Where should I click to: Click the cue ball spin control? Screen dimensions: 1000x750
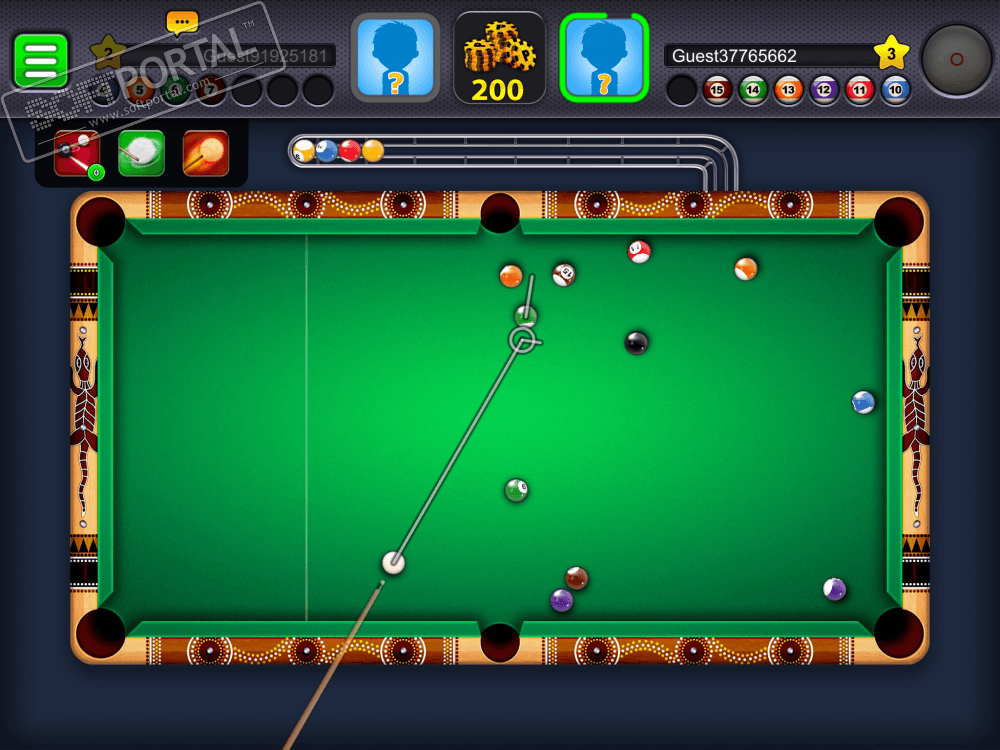(x=956, y=59)
